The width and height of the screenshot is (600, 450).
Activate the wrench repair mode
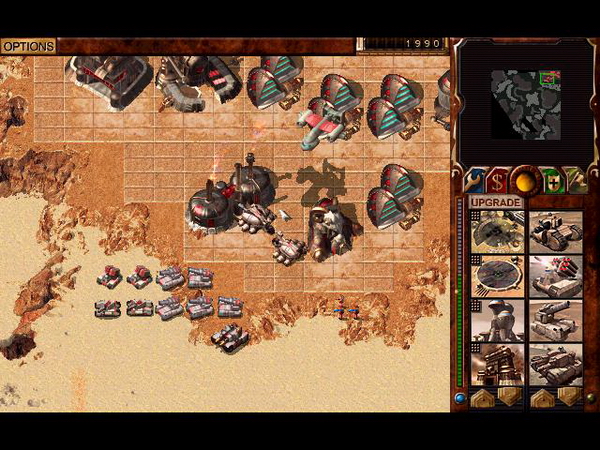[474, 180]
